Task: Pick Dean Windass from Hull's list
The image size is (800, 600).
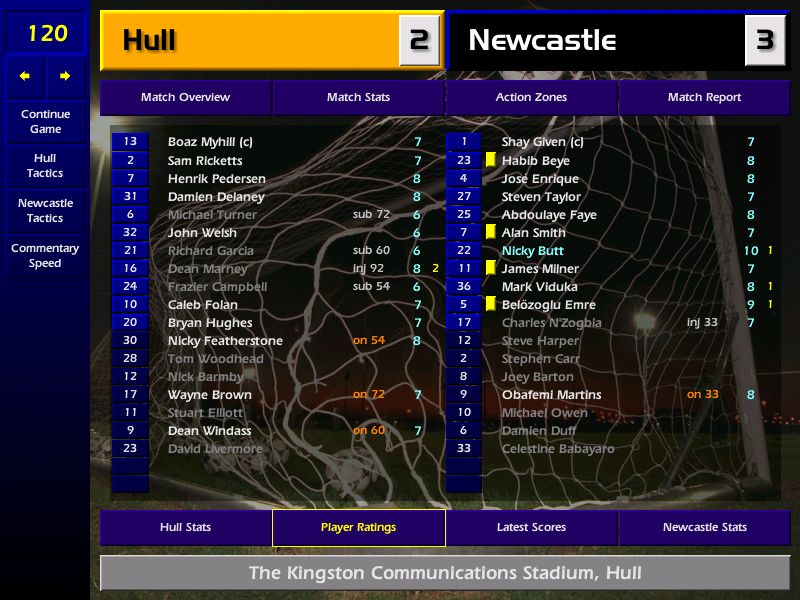Action: click(209, 431)
